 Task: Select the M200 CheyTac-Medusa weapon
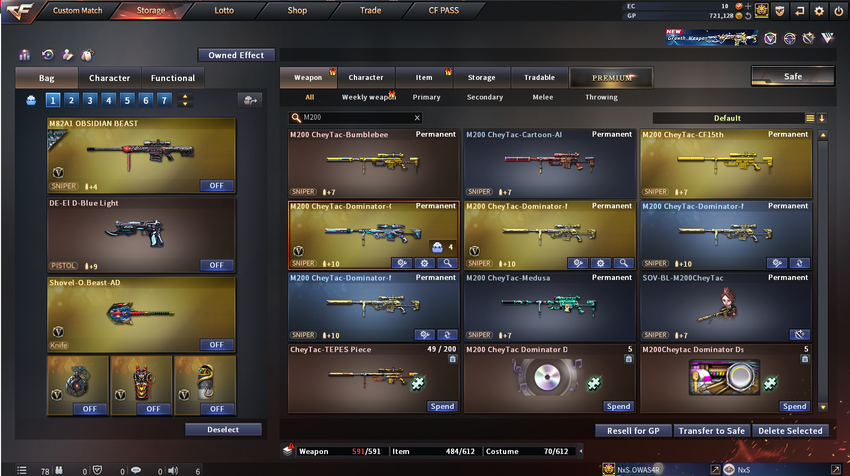(x=549, y=306)
